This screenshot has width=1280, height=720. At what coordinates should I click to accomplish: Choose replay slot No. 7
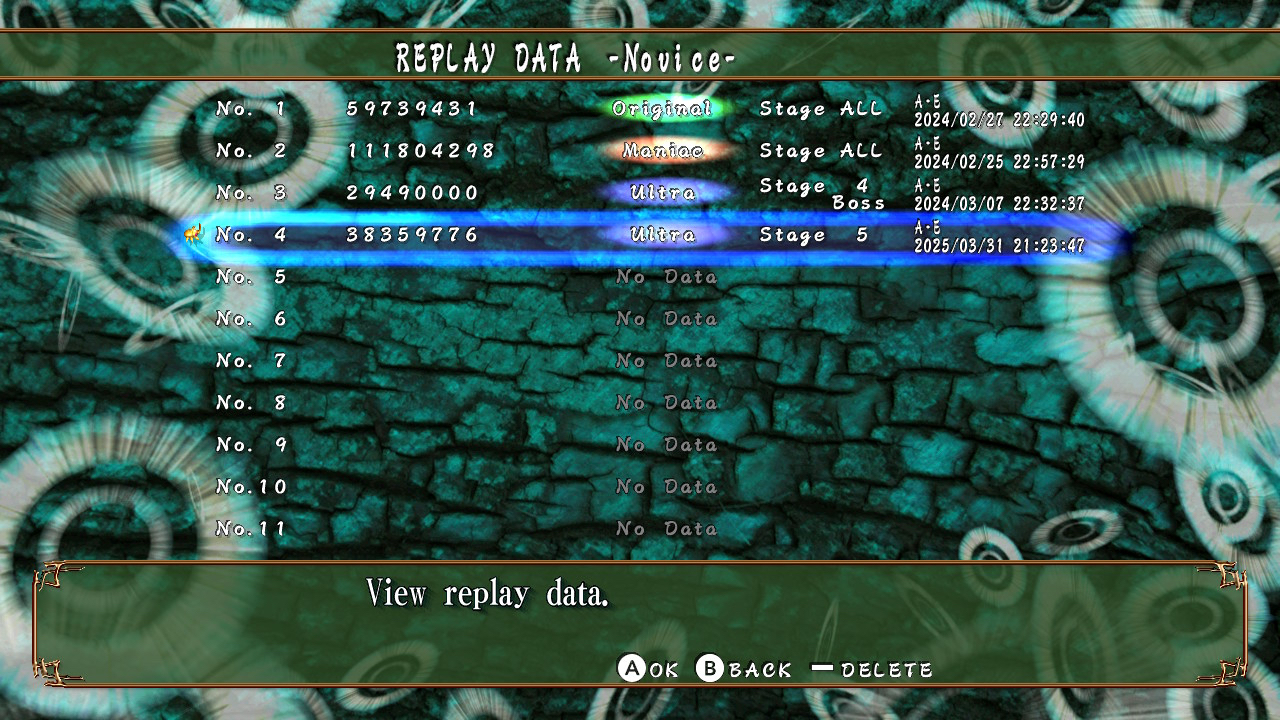coord(650,361)
